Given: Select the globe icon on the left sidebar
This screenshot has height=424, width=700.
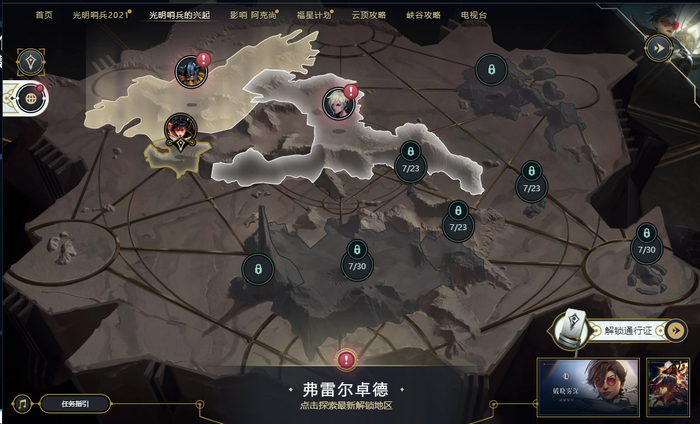Looking at the screenshot, I should pyautogui.click(x=31, y=98).
